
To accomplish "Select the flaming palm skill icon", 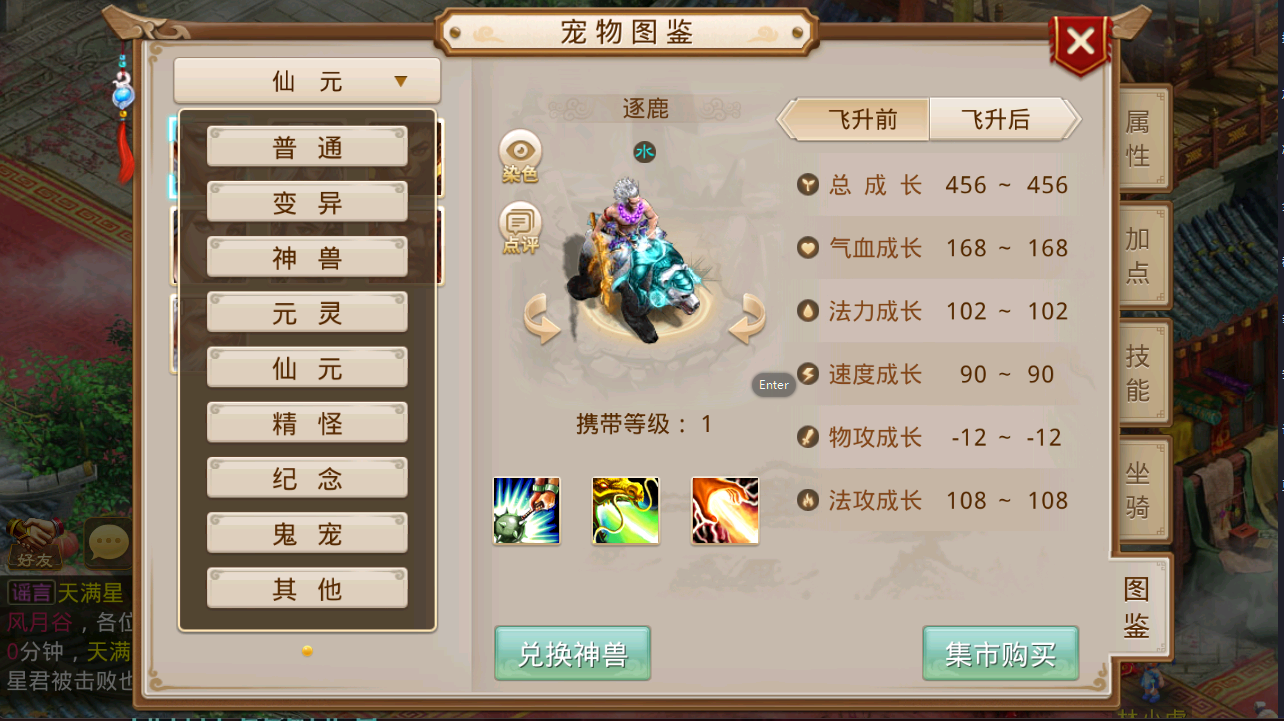I will (x=724, y=511).
